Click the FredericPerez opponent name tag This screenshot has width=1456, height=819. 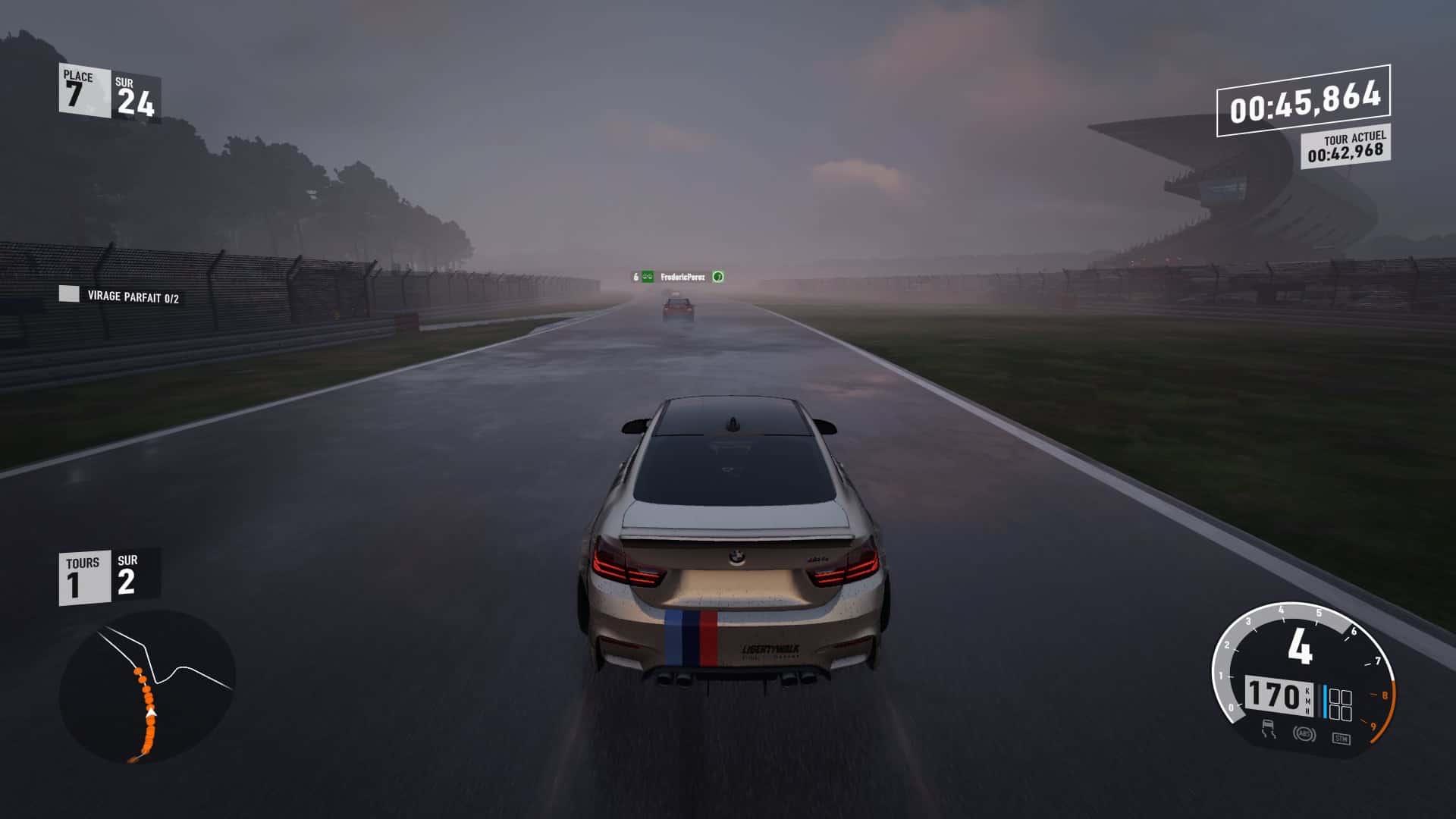(x=682, y=278)
